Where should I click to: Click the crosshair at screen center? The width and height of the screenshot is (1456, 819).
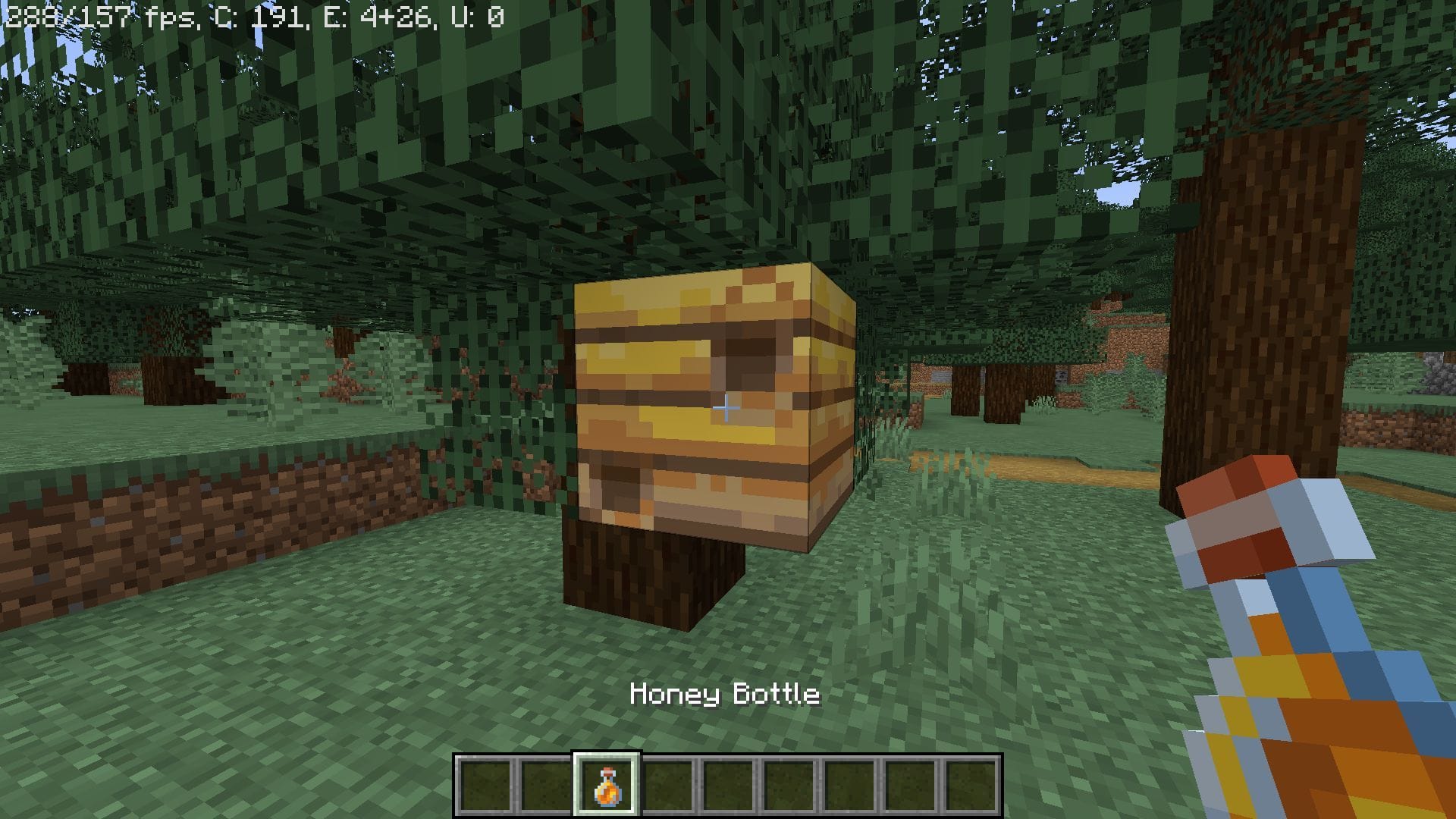coord(727,409)
